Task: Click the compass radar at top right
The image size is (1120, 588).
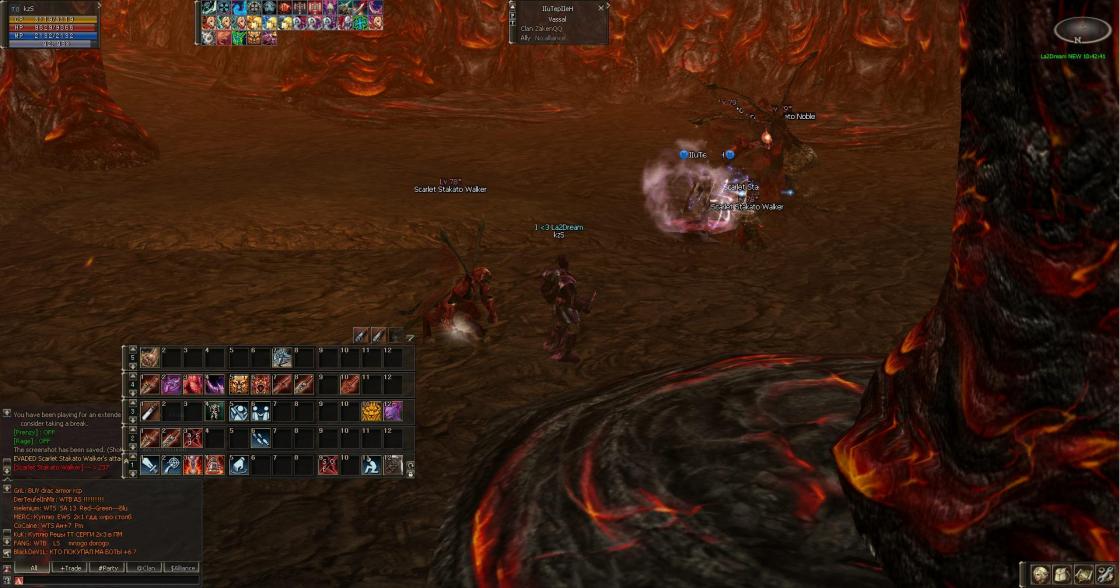Action: click(x=1082, y=31)
